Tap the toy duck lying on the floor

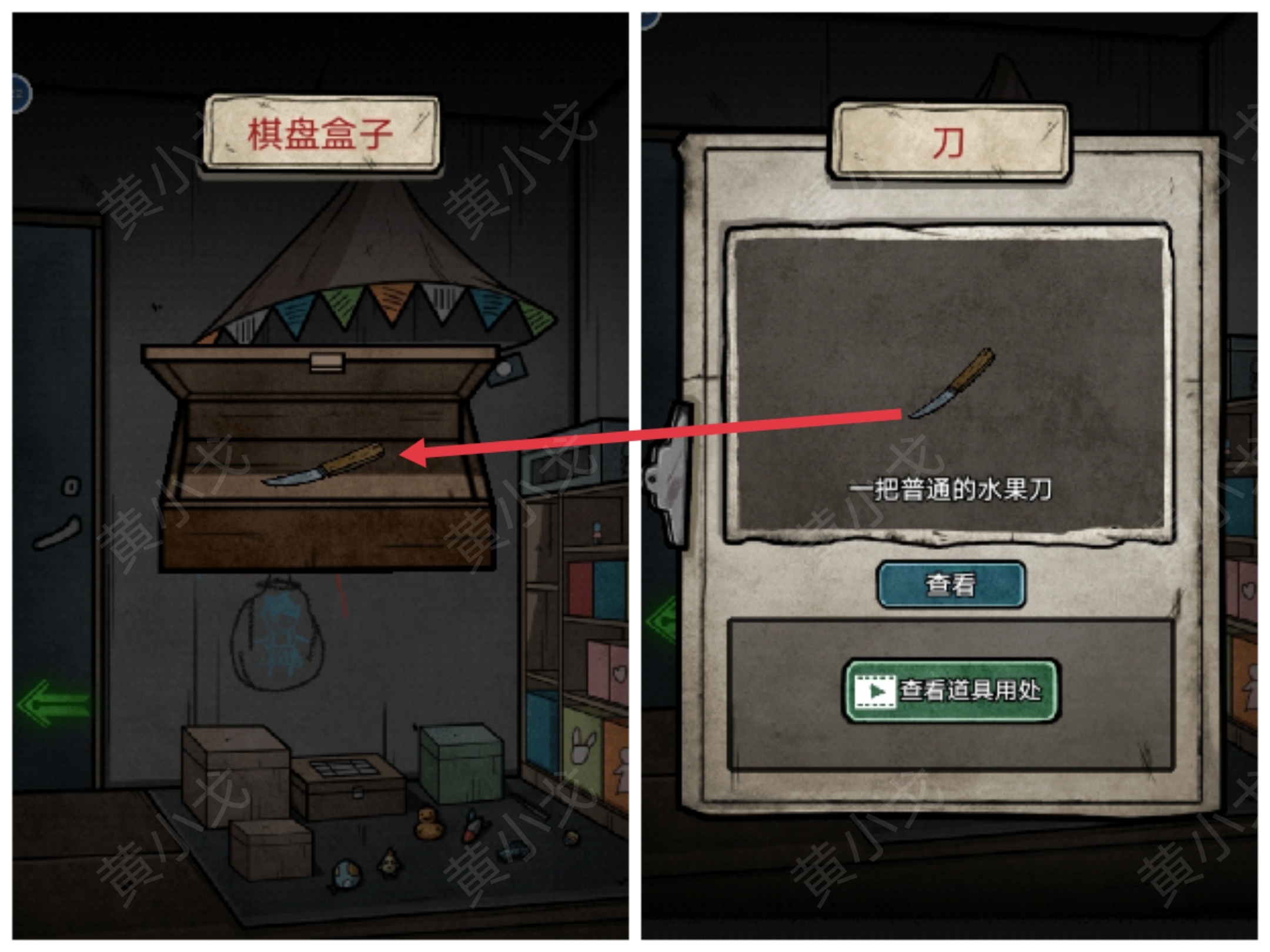point(429,823)
